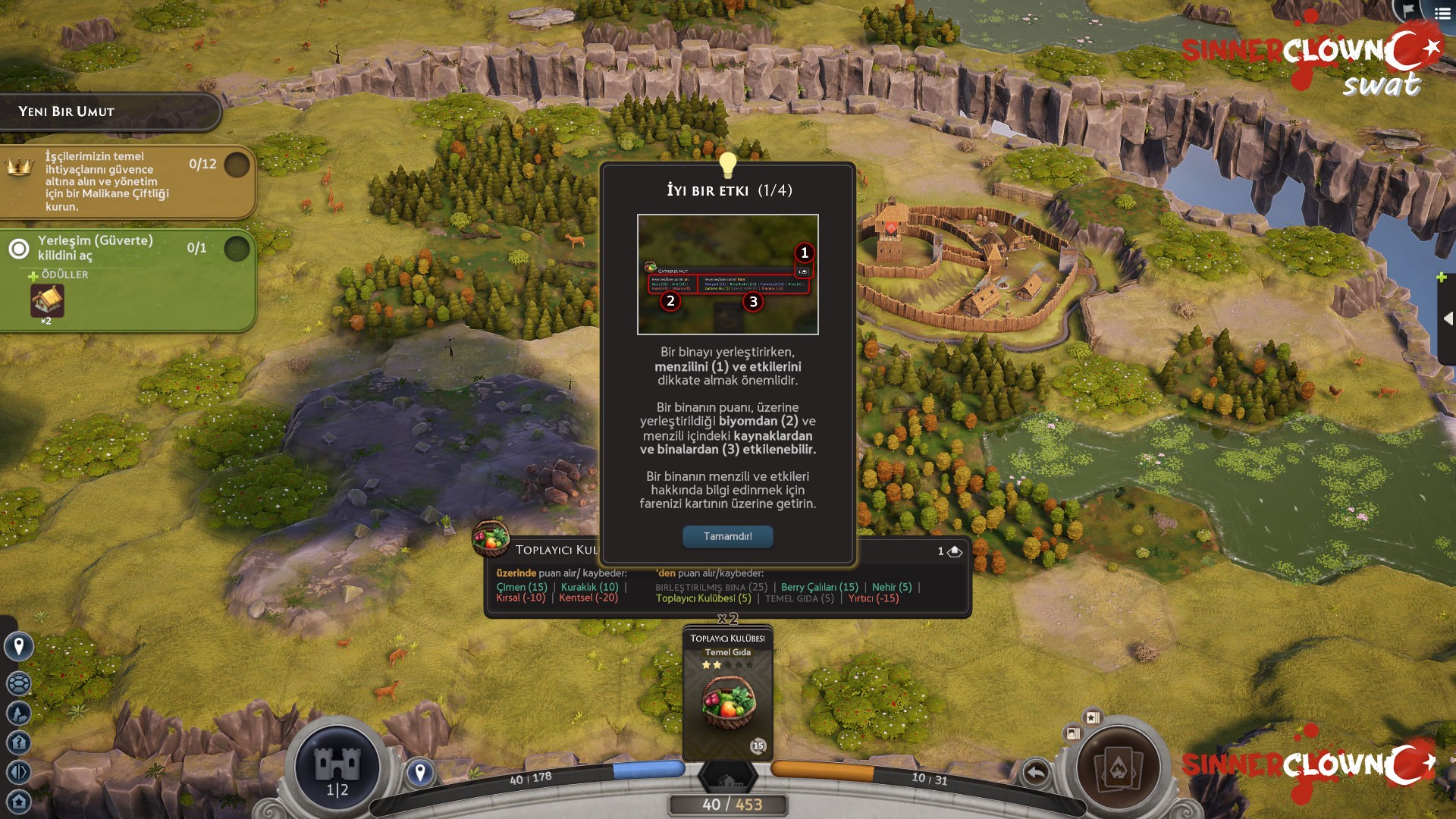Screen dimensions: 1456x819
Task: Click the starred card stack icon
Action: tap(1093, 717)
